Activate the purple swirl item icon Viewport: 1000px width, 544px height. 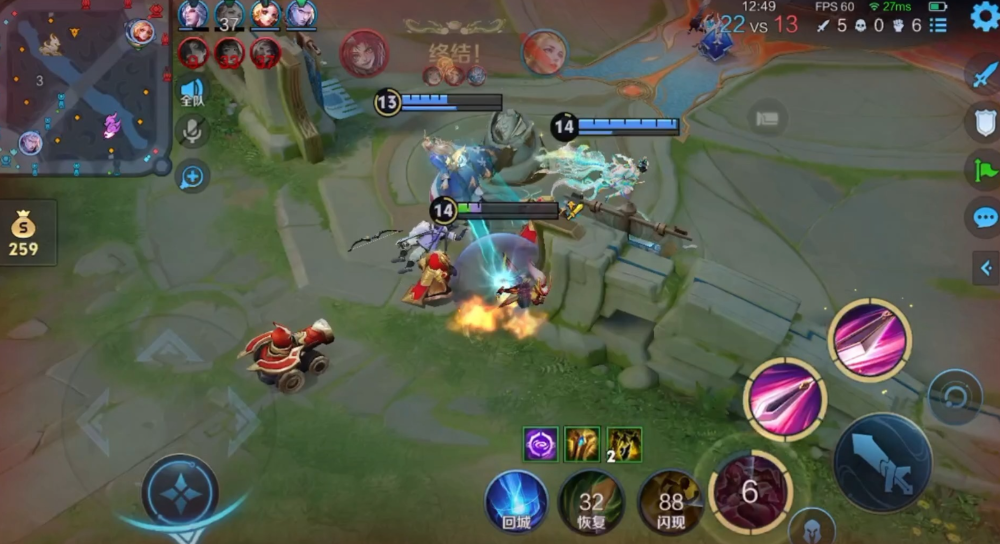539,444
